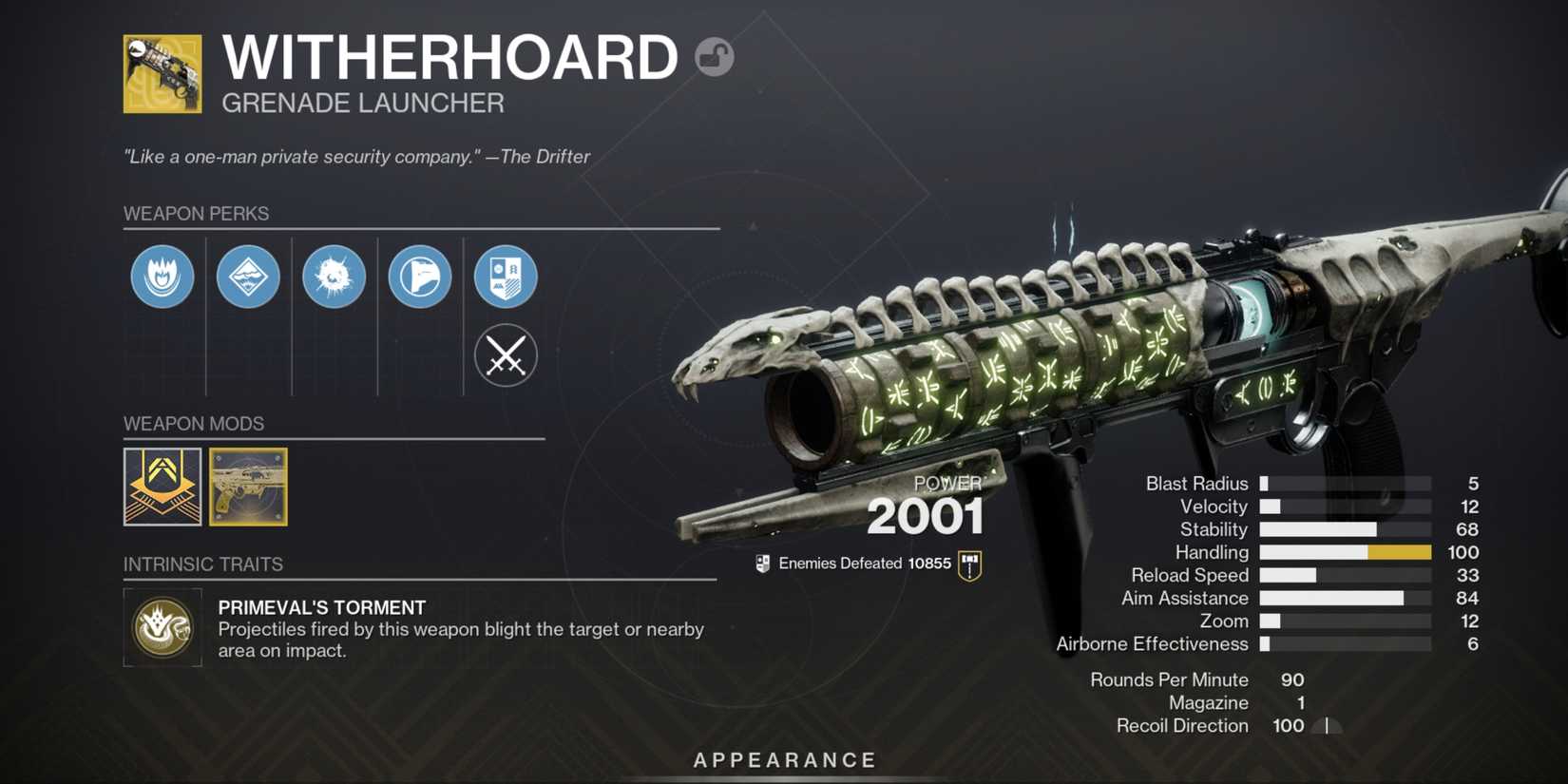The width and height of the screenshot is (1568, 784).
Task: Inspect the diamond-shaped magazine perk
Action: 248,277
